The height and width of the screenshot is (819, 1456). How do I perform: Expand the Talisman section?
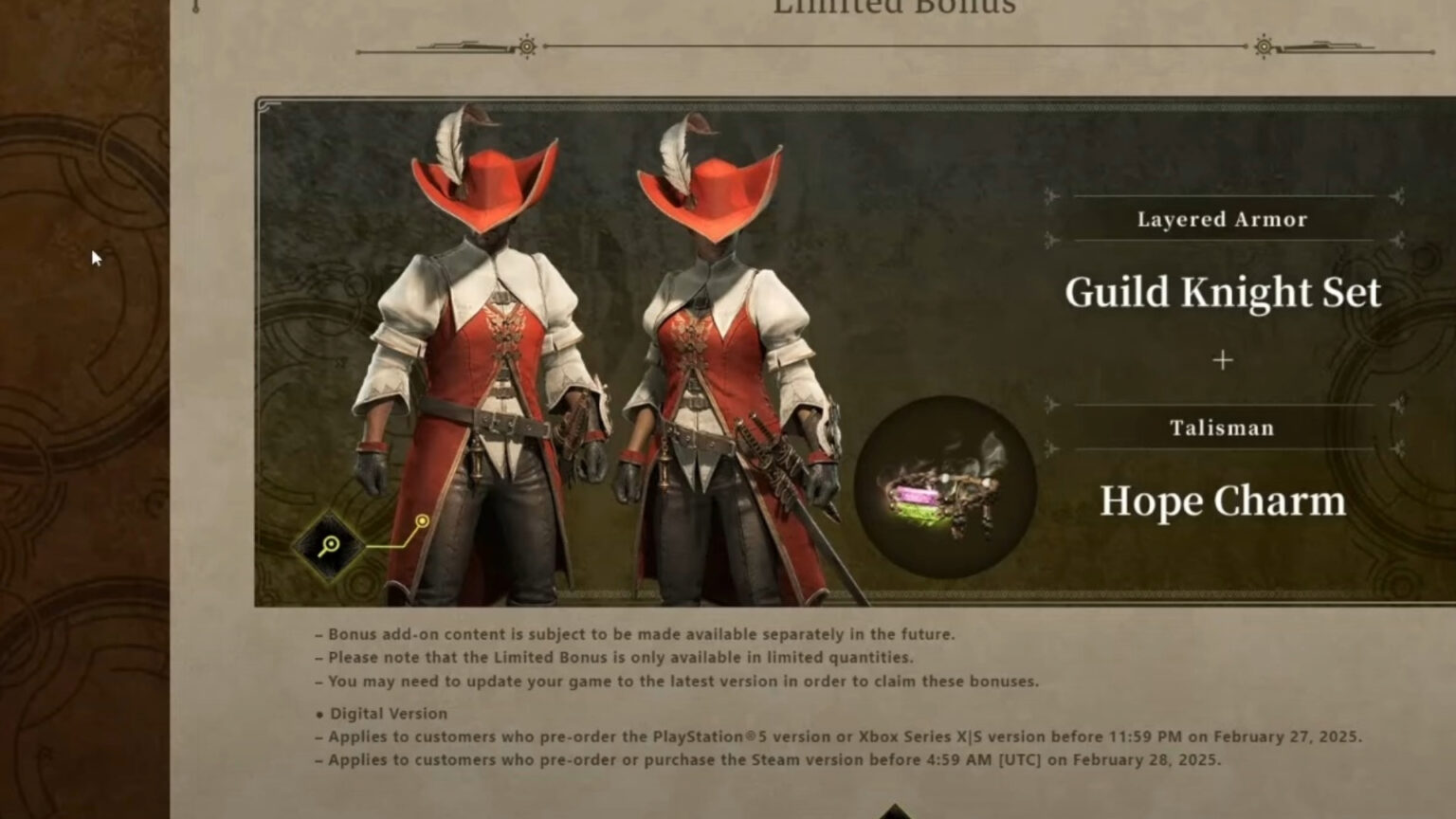coord(1223,428)
